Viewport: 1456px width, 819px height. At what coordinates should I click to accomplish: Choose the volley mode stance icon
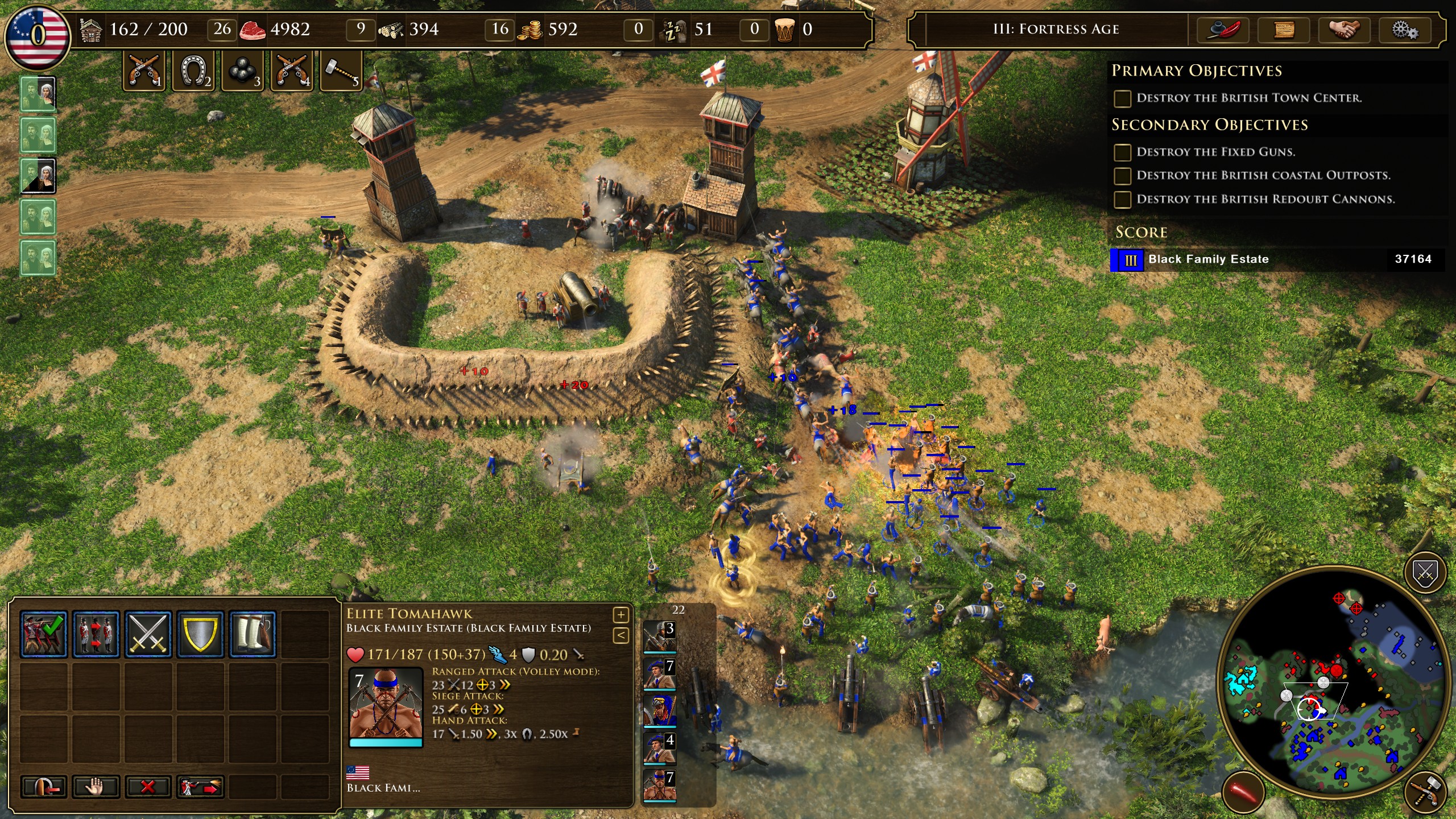(x=44, y=634)
